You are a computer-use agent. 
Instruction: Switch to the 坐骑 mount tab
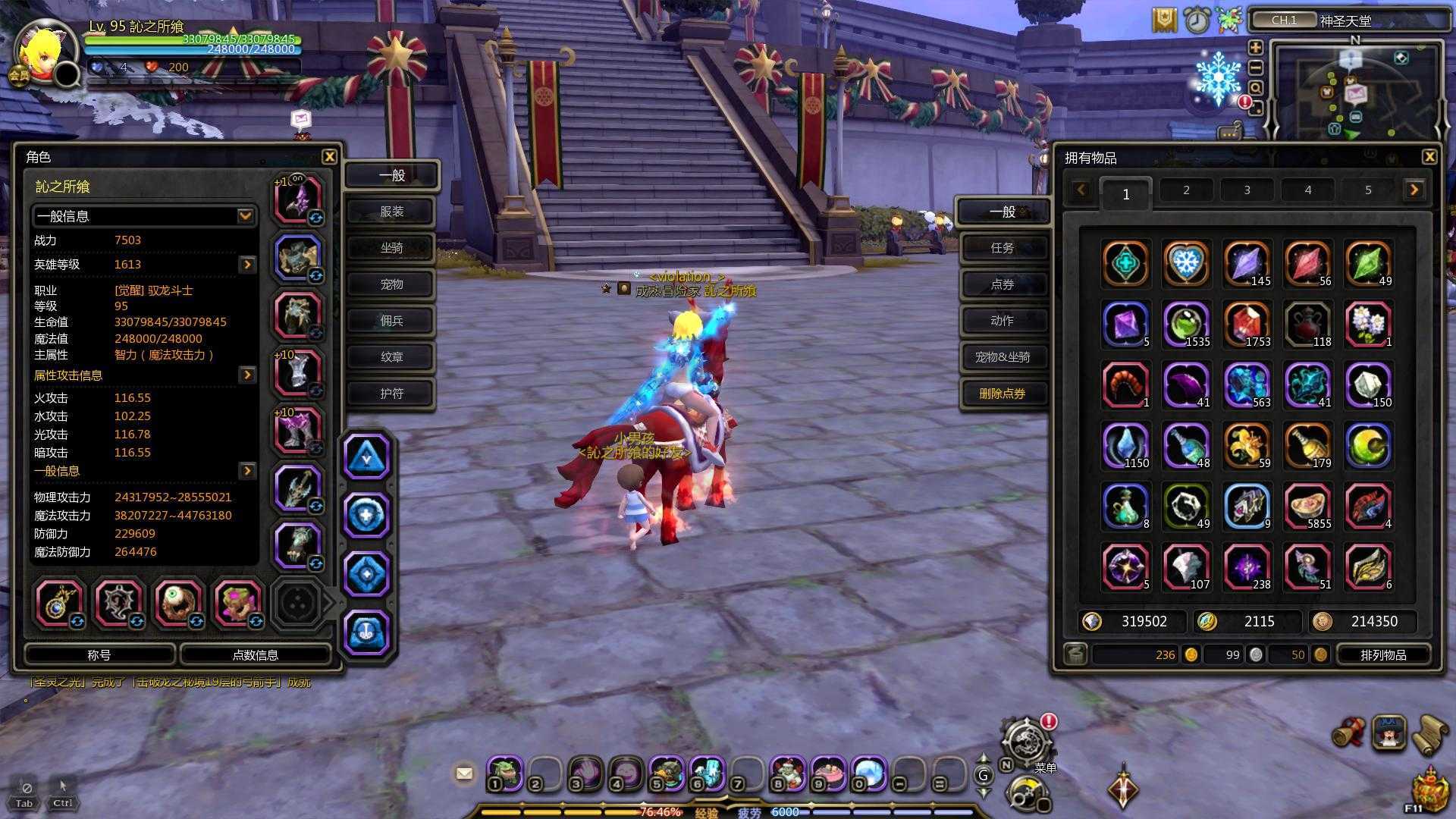(391, 248)
